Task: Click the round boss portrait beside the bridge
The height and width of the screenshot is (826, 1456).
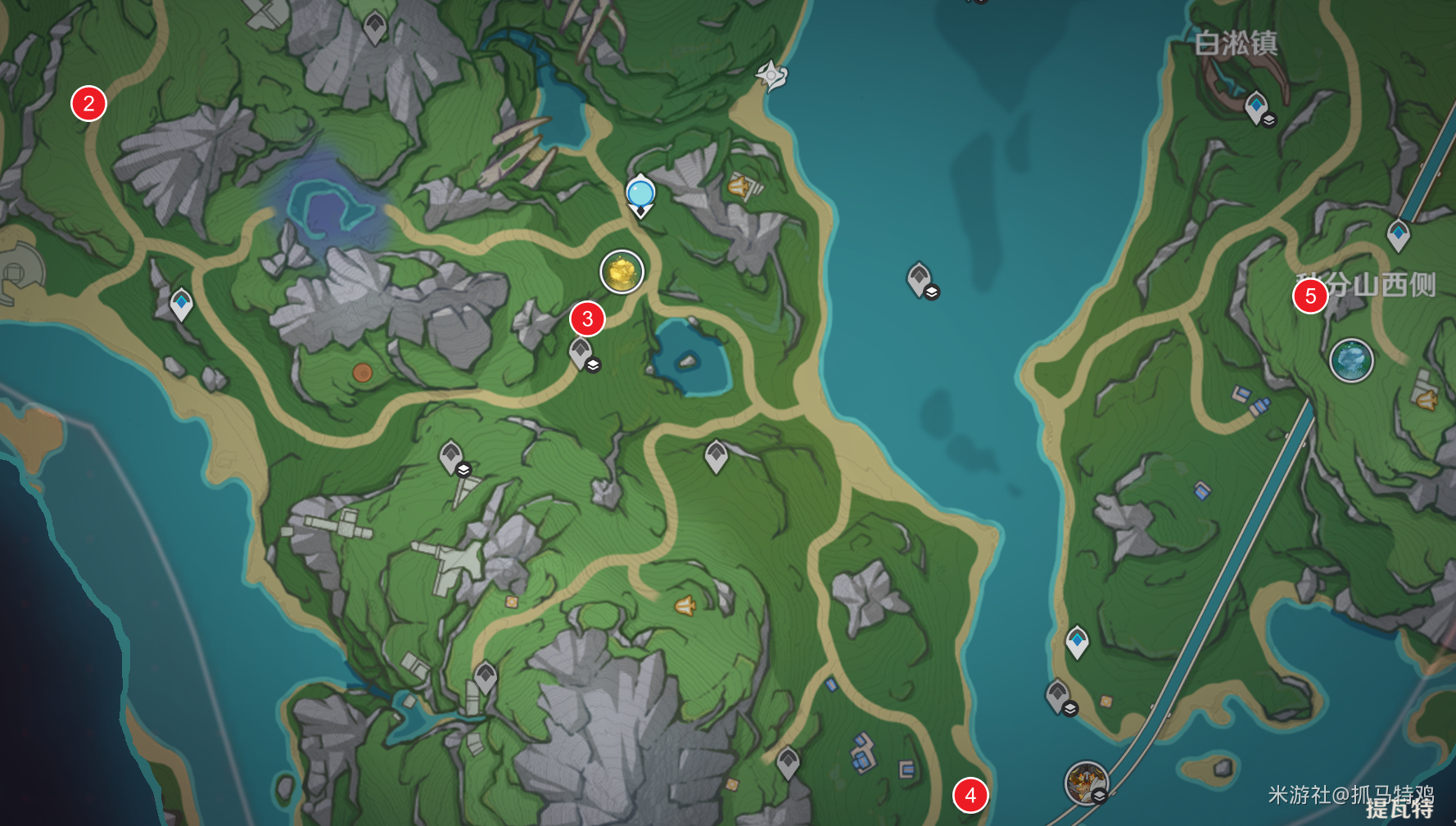Action: point(1087,783)
